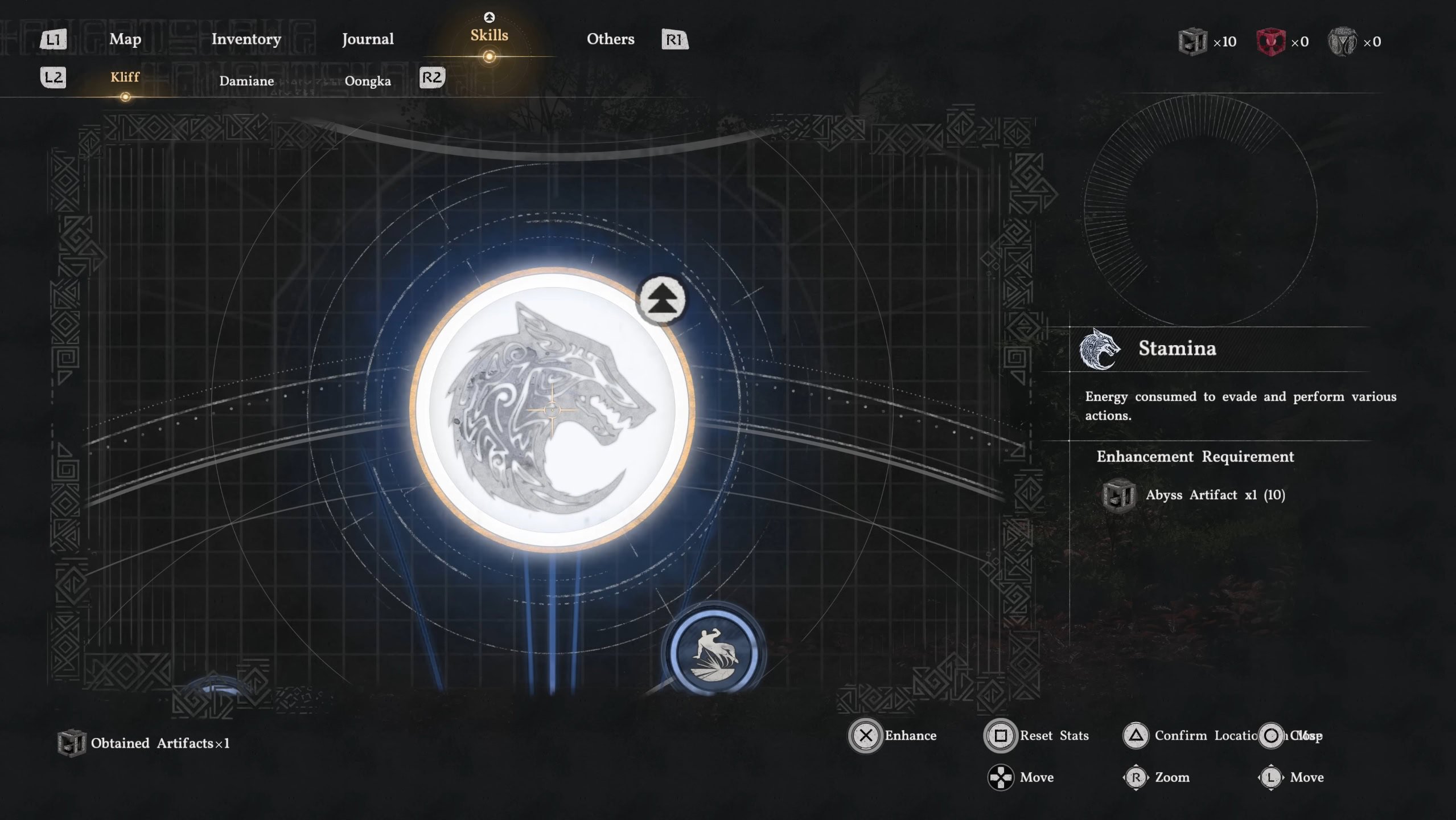Go to the Others tab

(610, 39)
